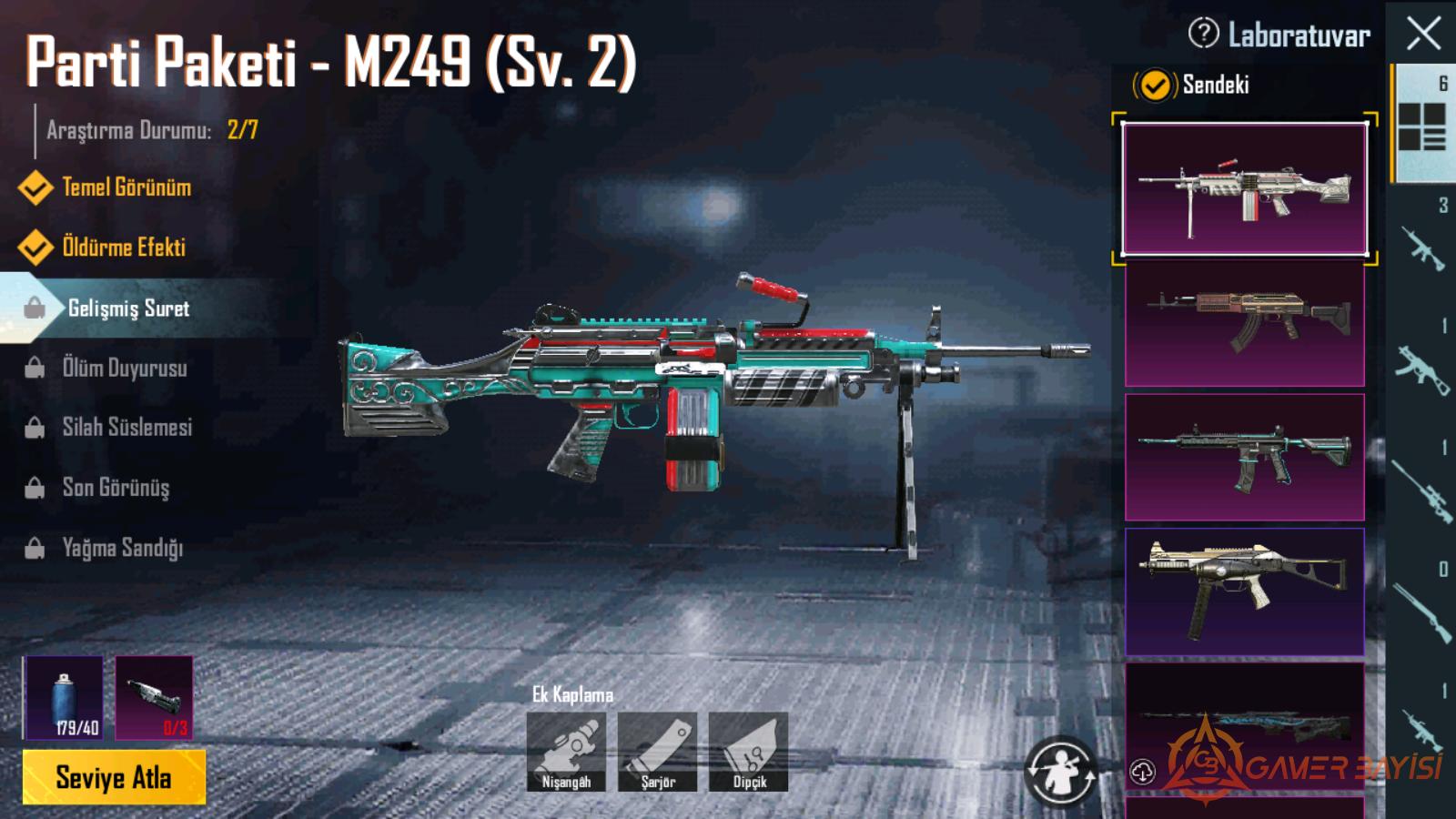Viewport: 1456px width, 819px height.
Task: Close the weapon lab screen
Action: pos(1423,35)
